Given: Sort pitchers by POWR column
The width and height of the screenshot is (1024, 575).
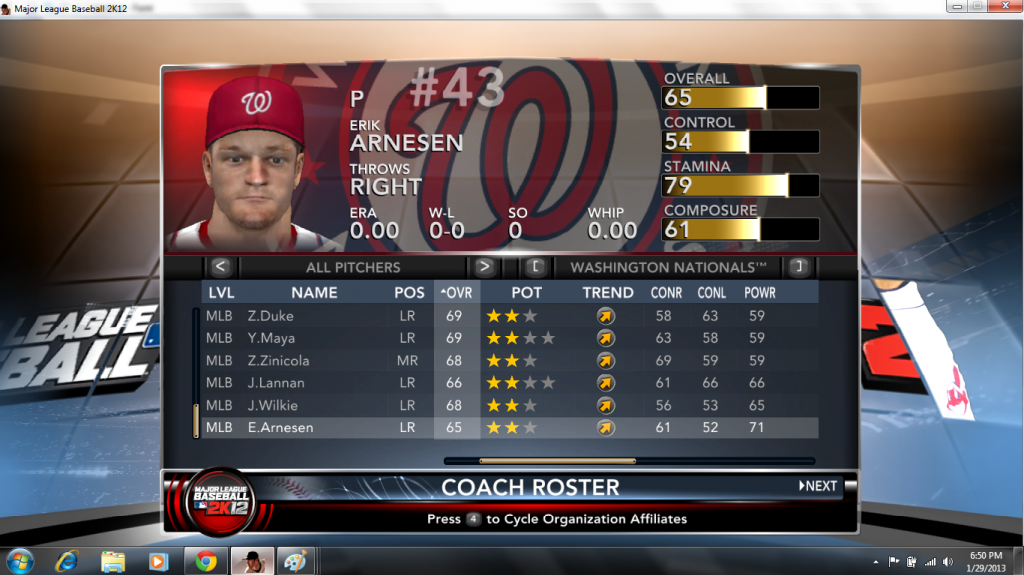Looking at the screenshot, I should point(760,293).
